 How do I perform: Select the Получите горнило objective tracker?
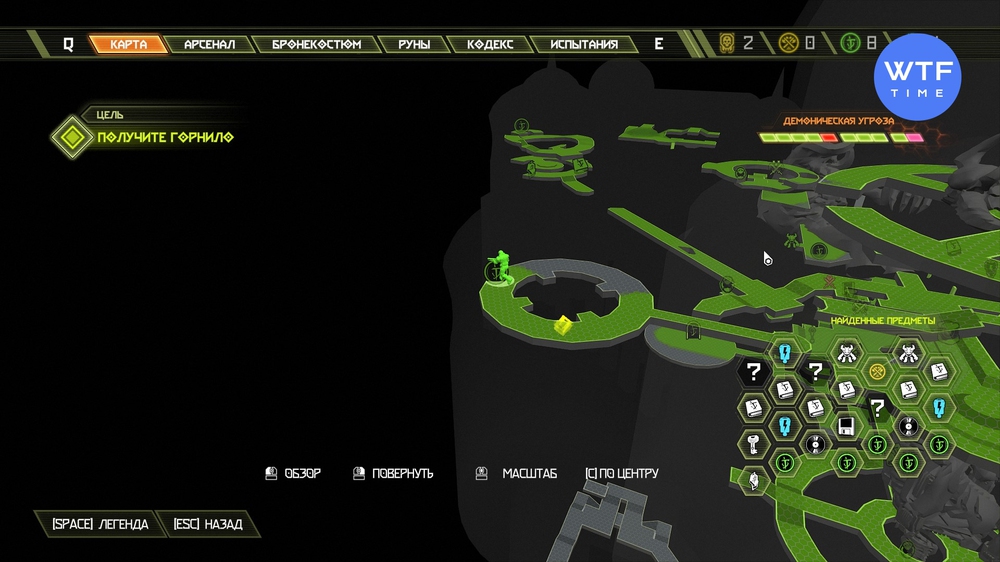tap(165, 136)
